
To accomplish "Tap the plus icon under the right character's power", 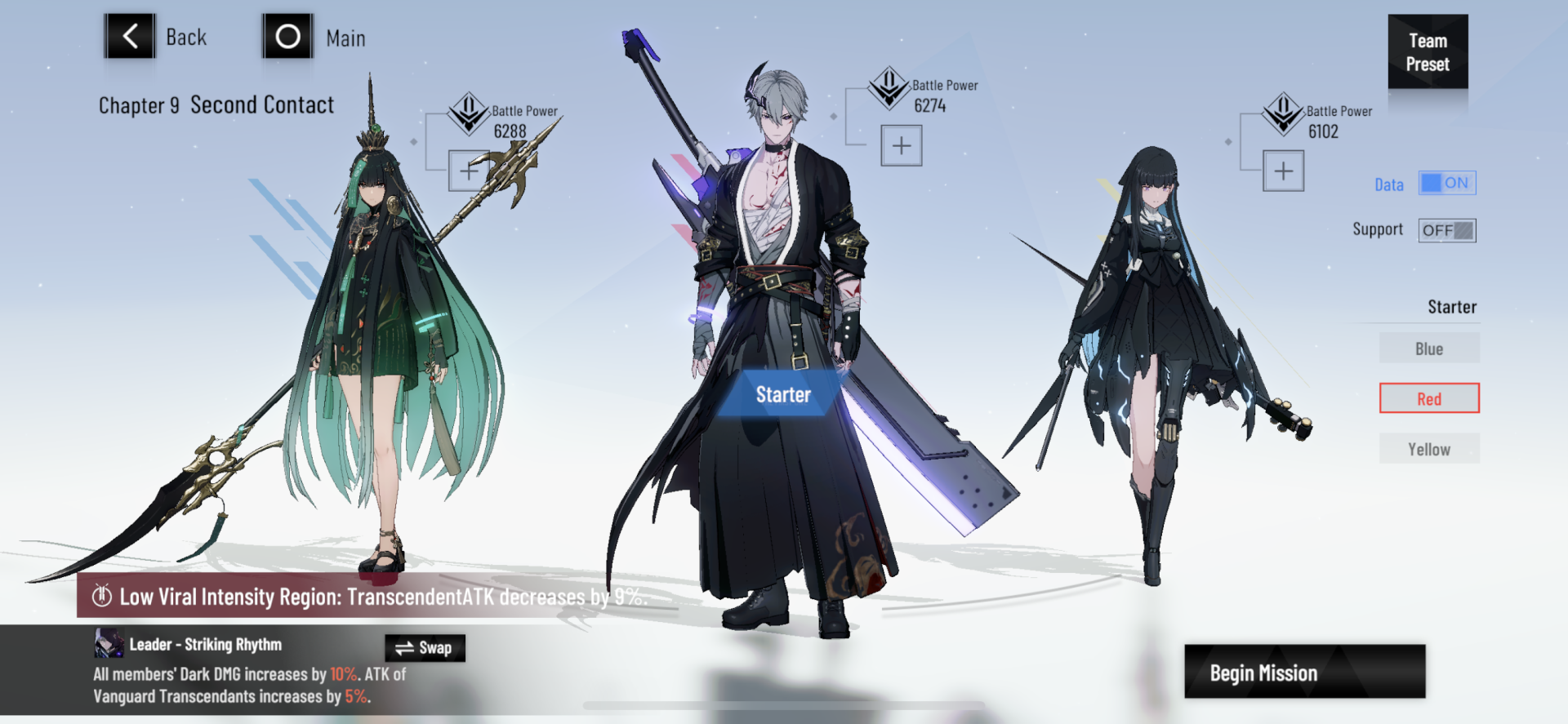I will coord(1282,171).
